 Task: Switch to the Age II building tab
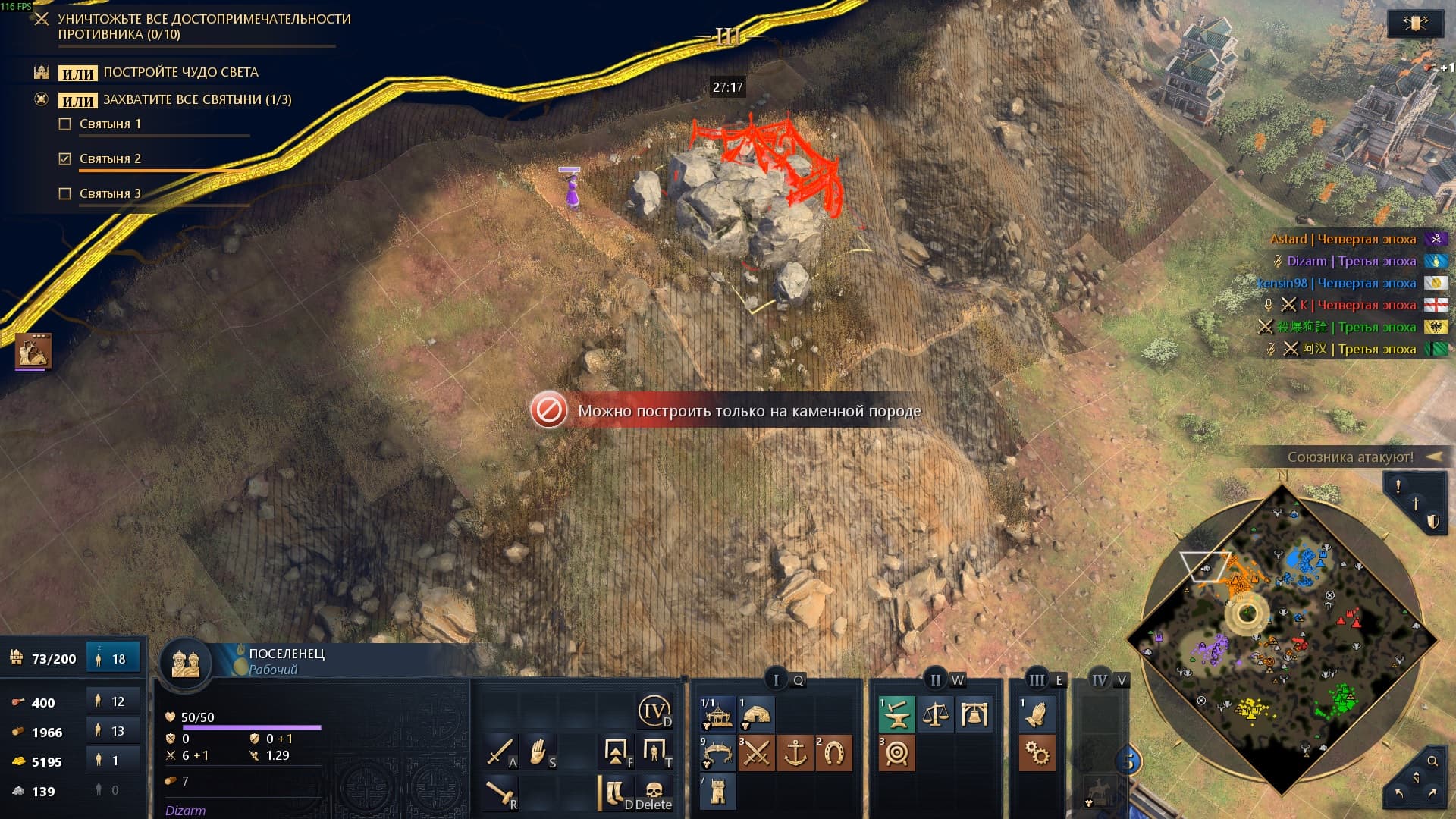(936, 679)
